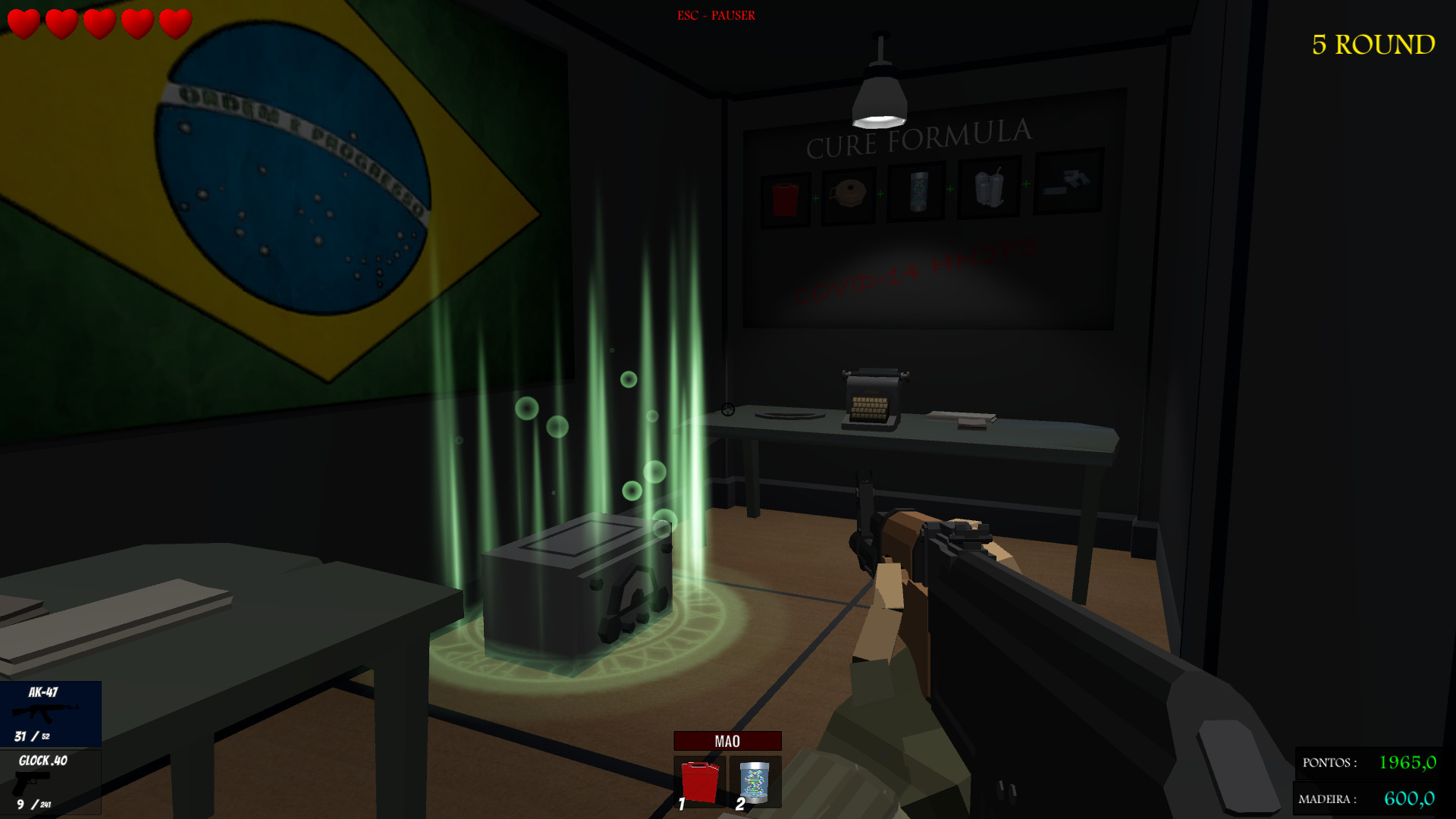Toggle the first health heart
This screenshot has width=1456, height=819.
click(x=23, y=21)
